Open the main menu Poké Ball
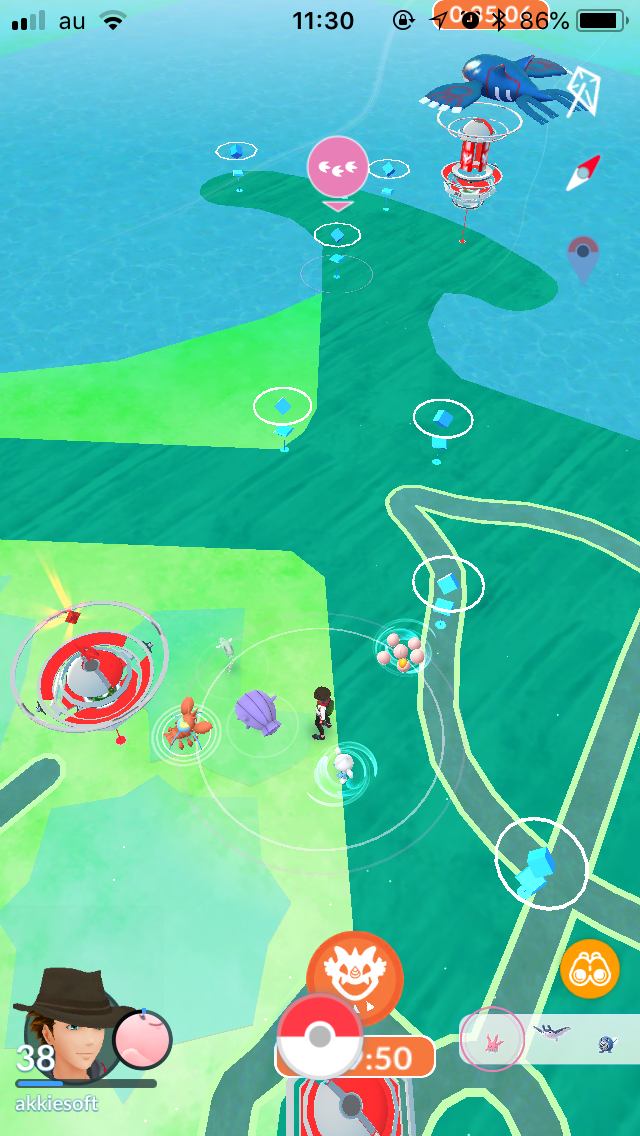The height and width of the screenshot is (1136, 640). pyautogui.click(x=319, y=1036)
